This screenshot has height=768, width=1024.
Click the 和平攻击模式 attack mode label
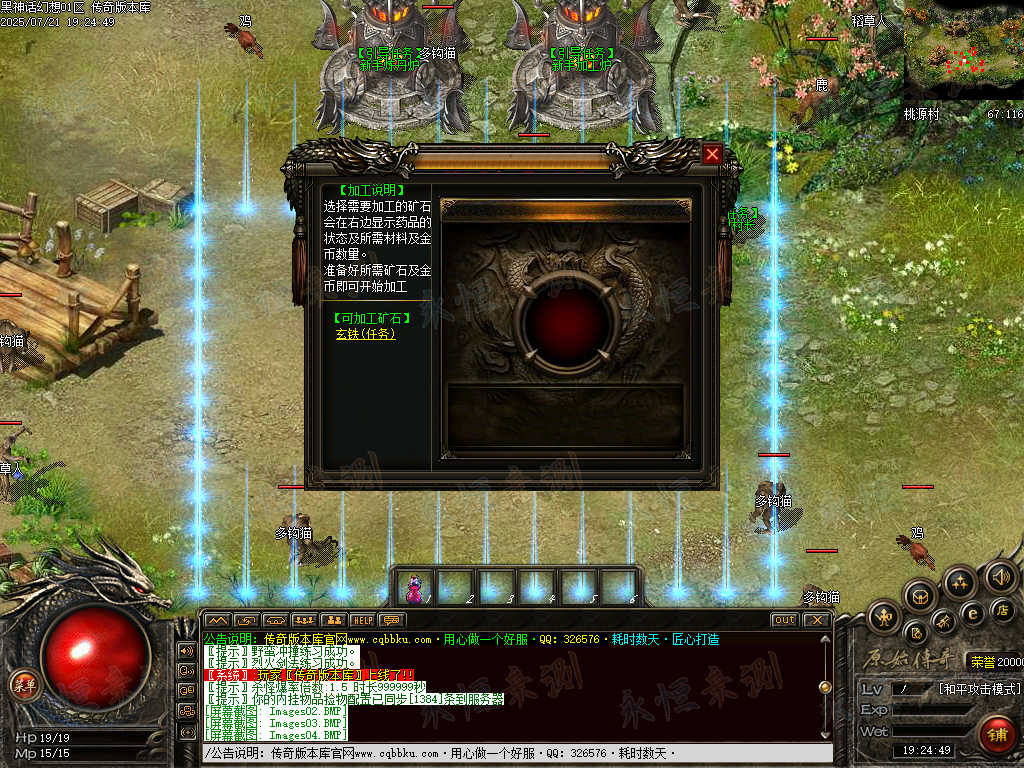point(979,689)
